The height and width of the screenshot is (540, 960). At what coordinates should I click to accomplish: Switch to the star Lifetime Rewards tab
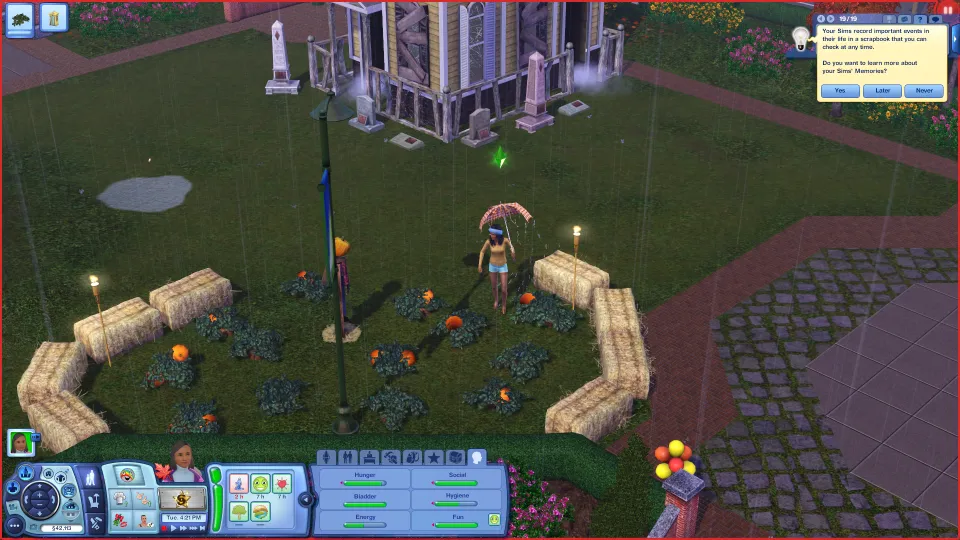point(433,457)
